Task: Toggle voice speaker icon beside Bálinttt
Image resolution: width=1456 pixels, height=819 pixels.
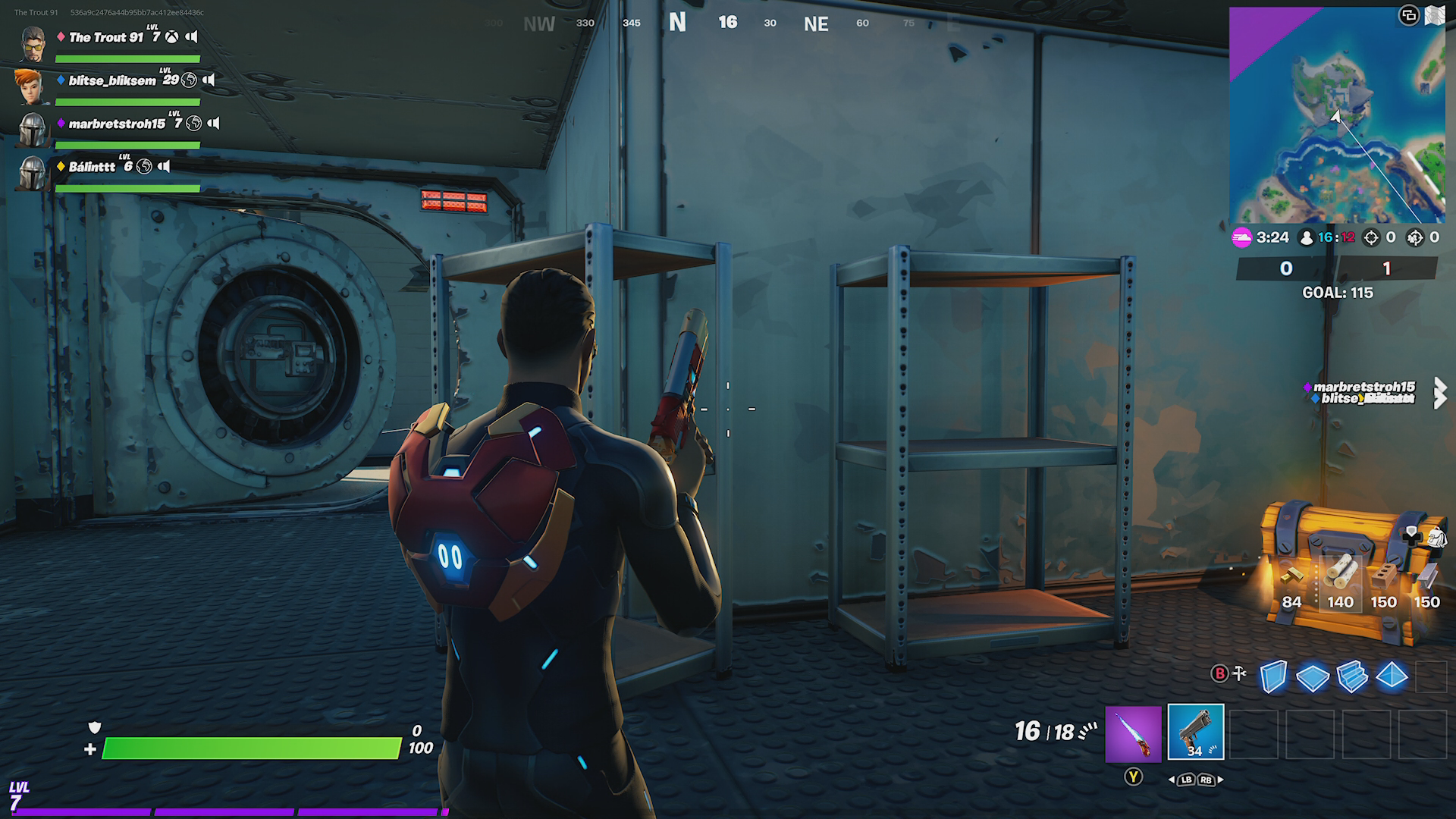Action: [165, 166]
